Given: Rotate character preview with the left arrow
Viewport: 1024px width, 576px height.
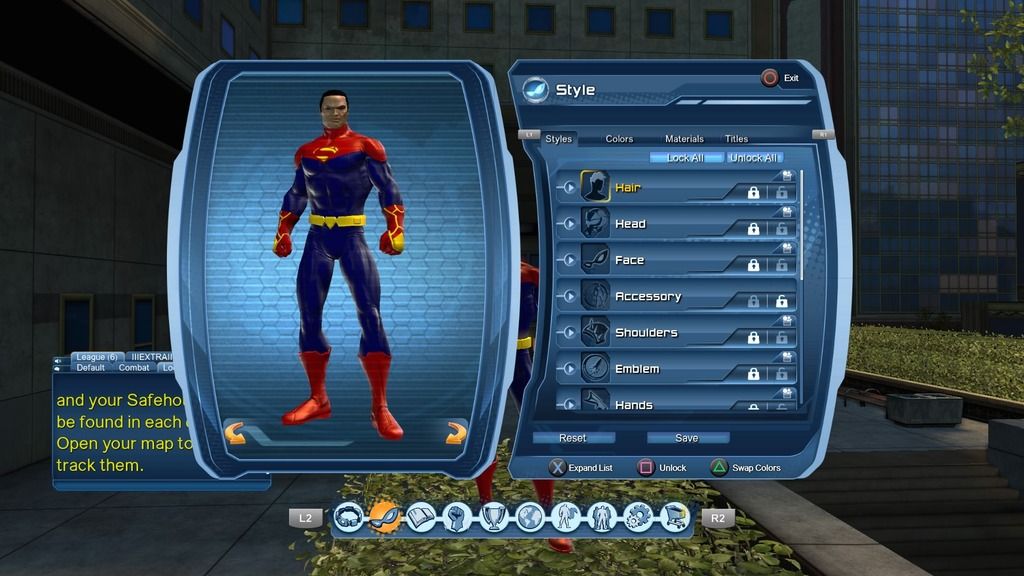Looking at the screenshot, I should (235, 433).
